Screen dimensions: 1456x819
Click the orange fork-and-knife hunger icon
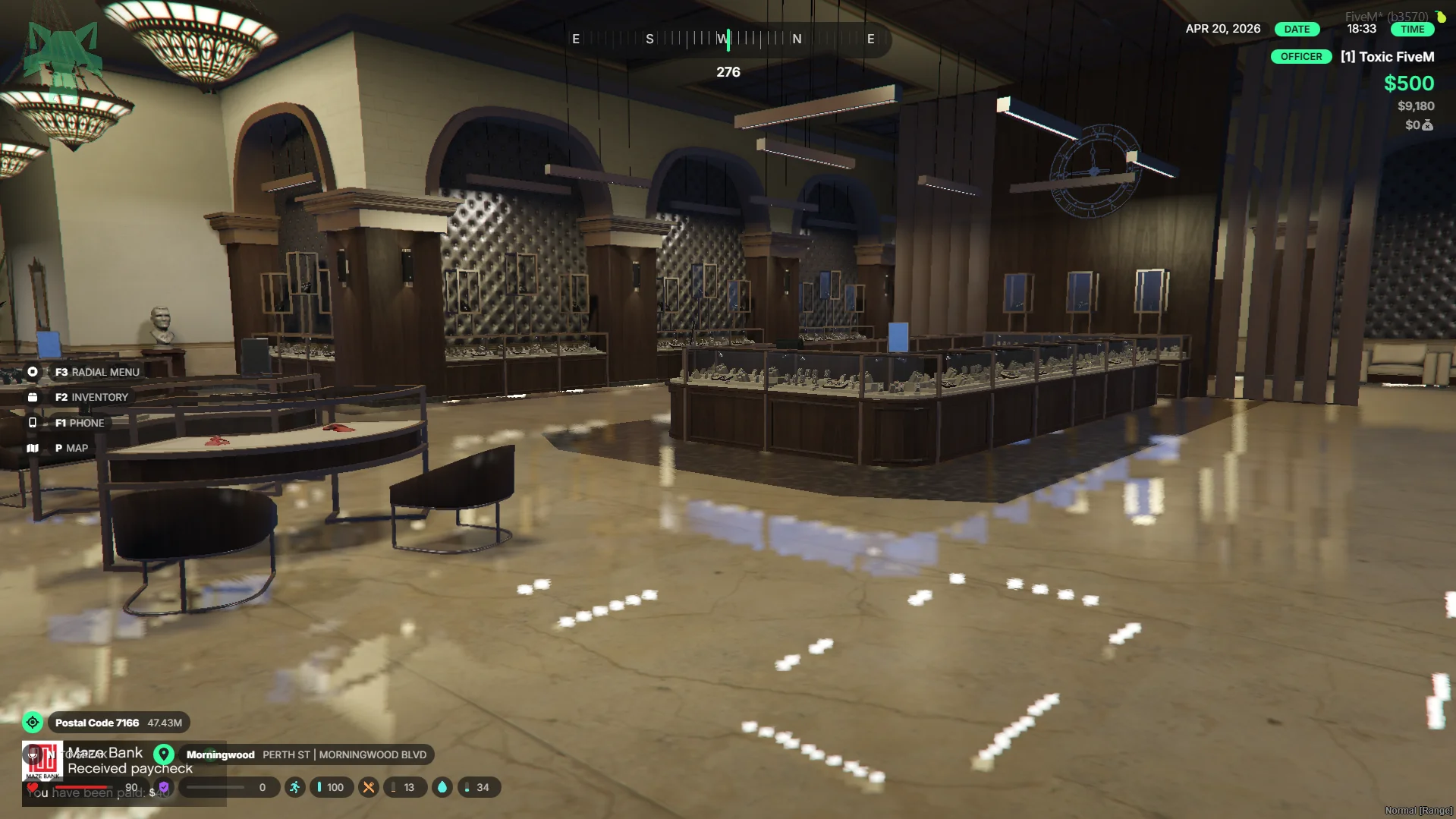(369, 787)
